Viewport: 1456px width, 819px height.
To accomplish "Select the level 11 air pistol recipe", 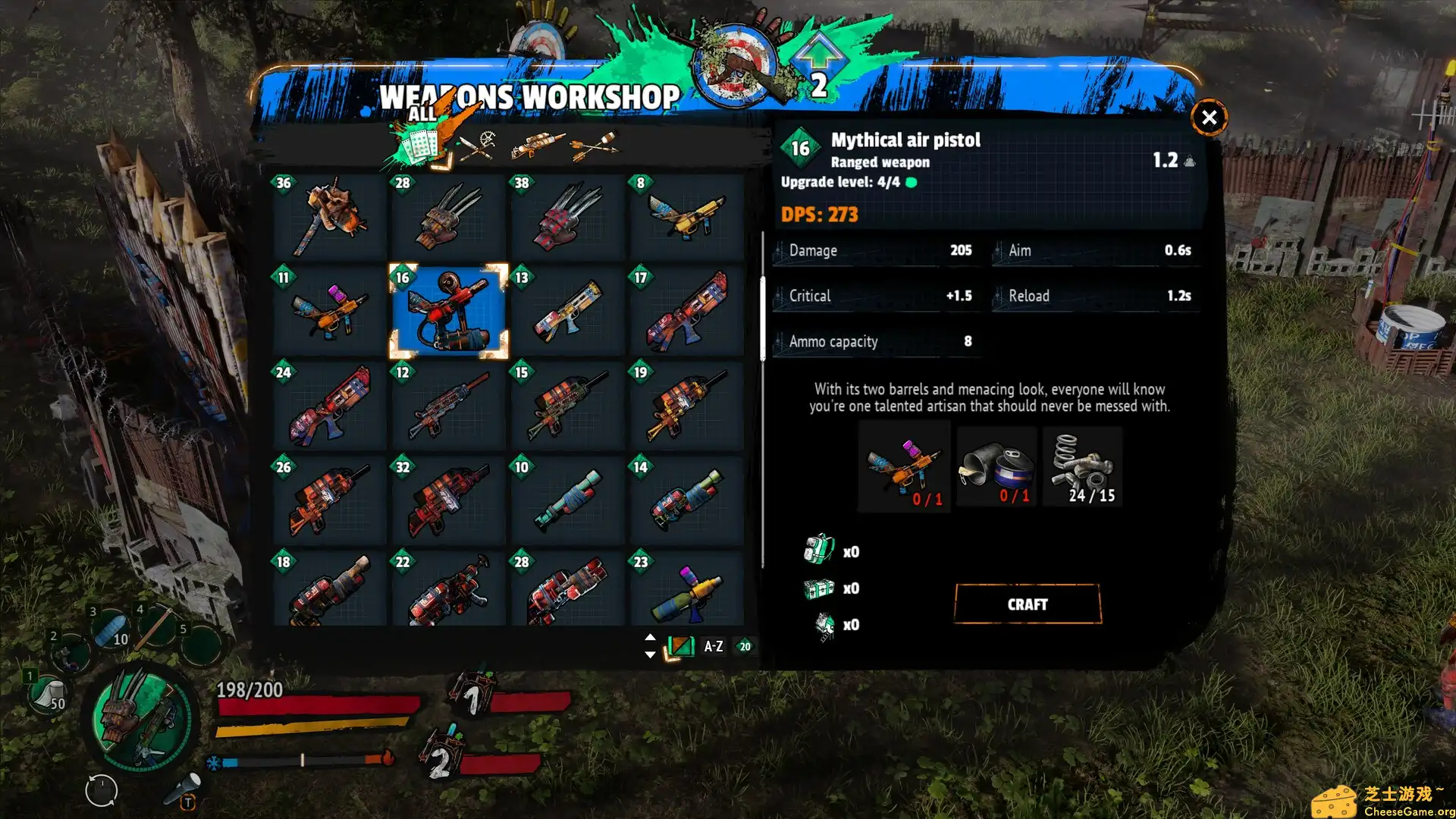I will [330, 312].
